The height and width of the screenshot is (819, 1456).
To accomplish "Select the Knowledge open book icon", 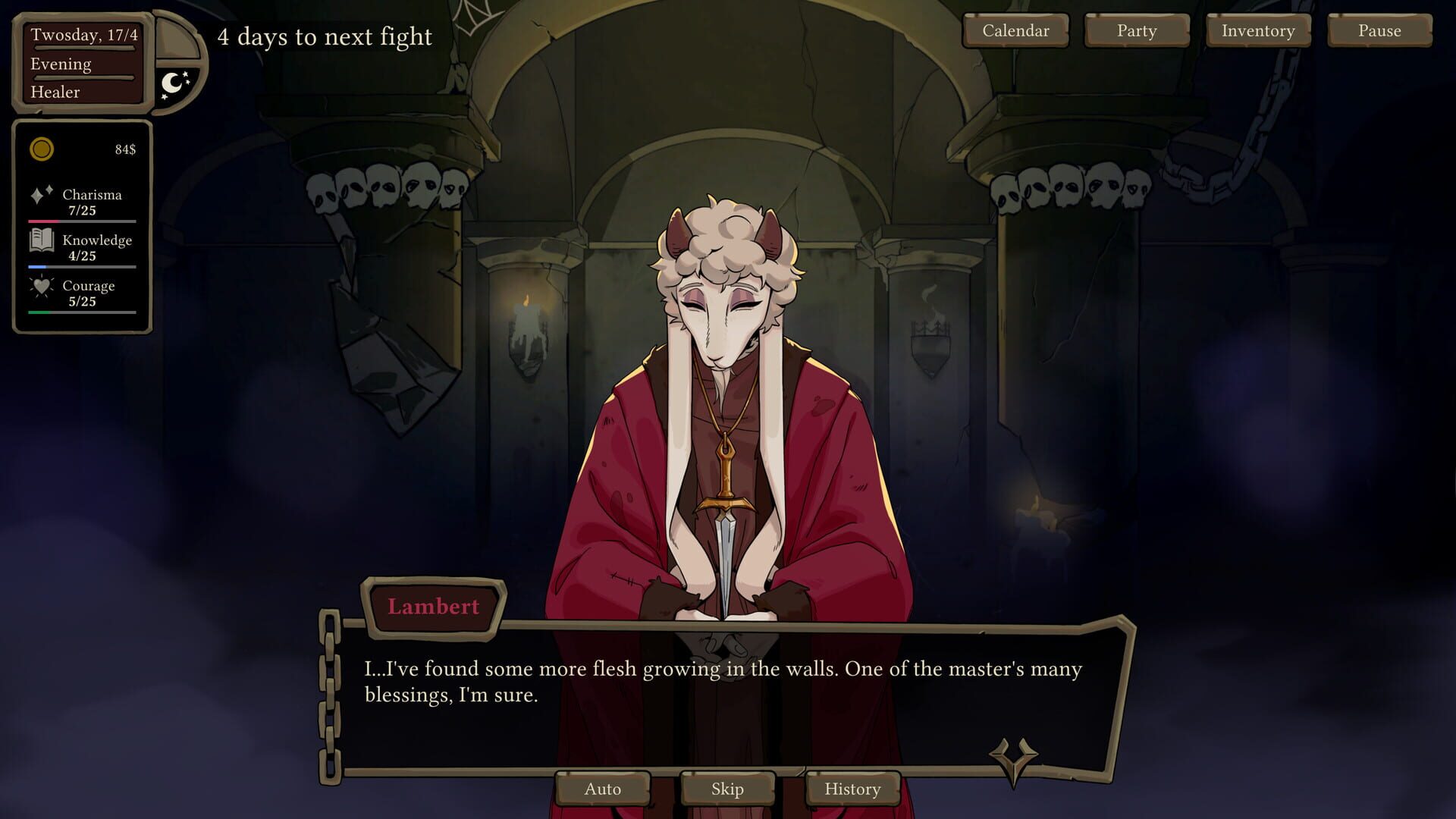I will point(41,241).
